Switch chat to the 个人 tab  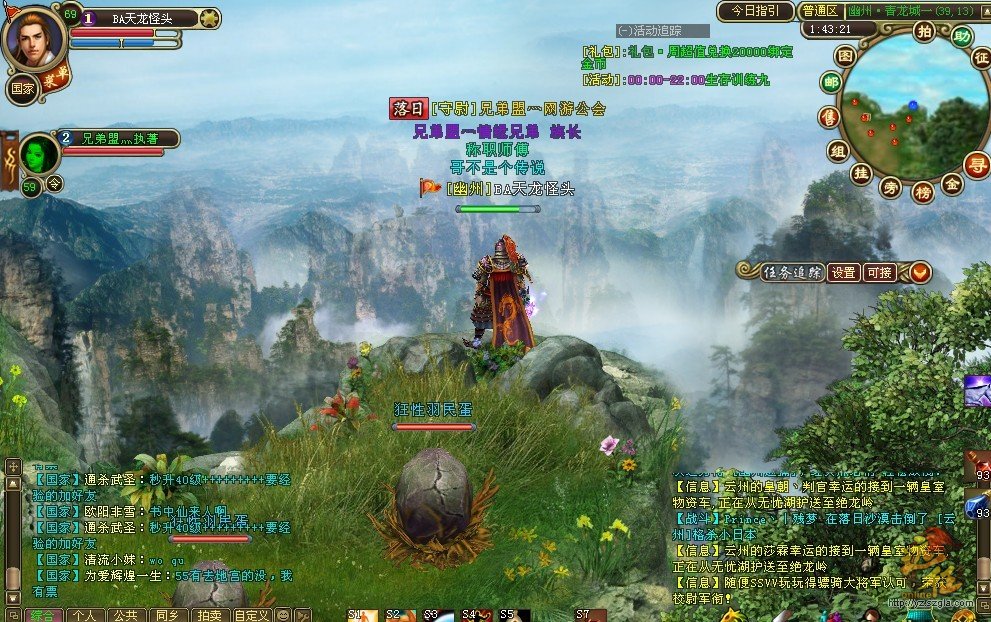(x=85, y=615)
